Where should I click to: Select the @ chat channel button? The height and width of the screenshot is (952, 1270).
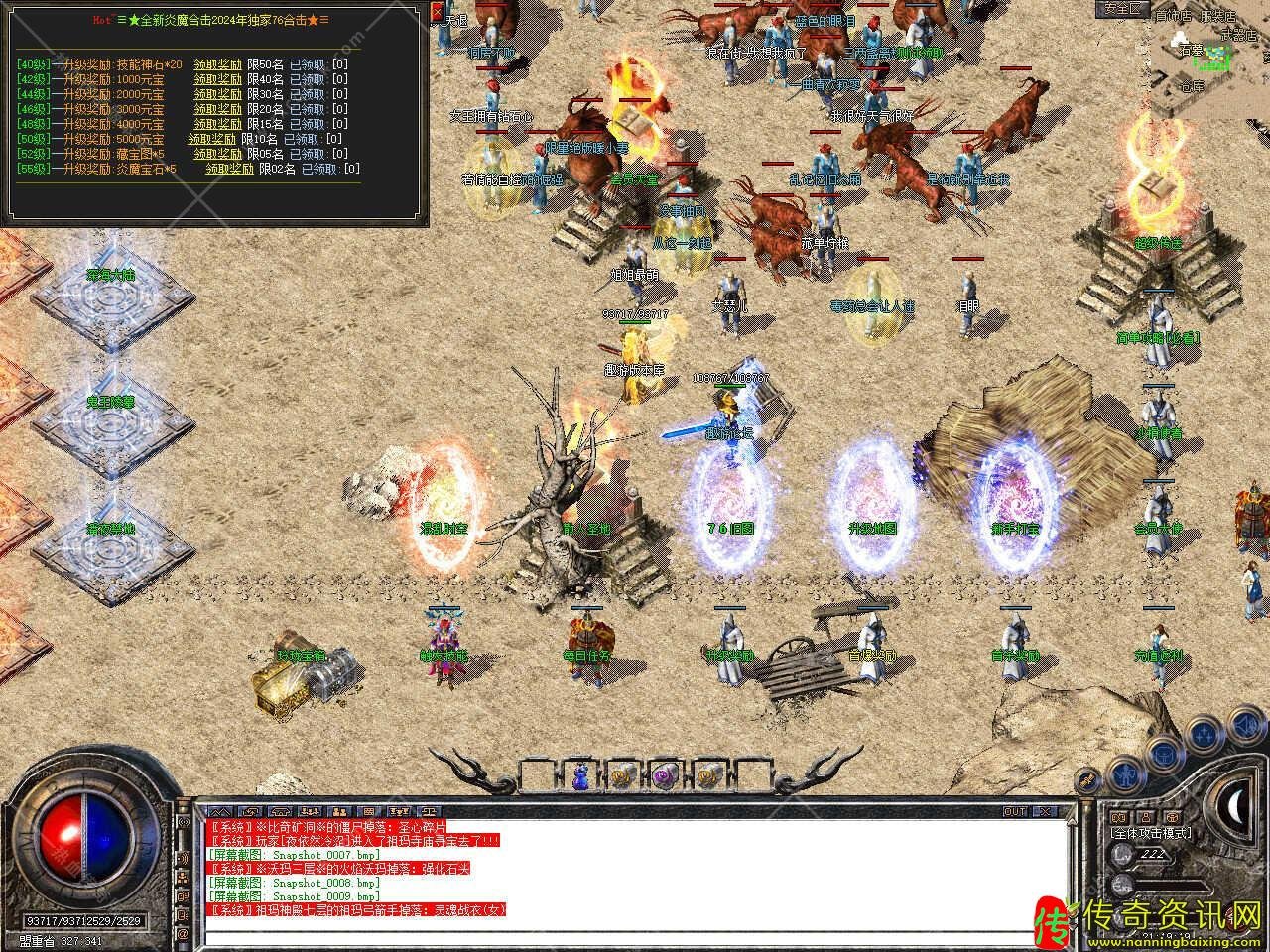tap(183, 934)
